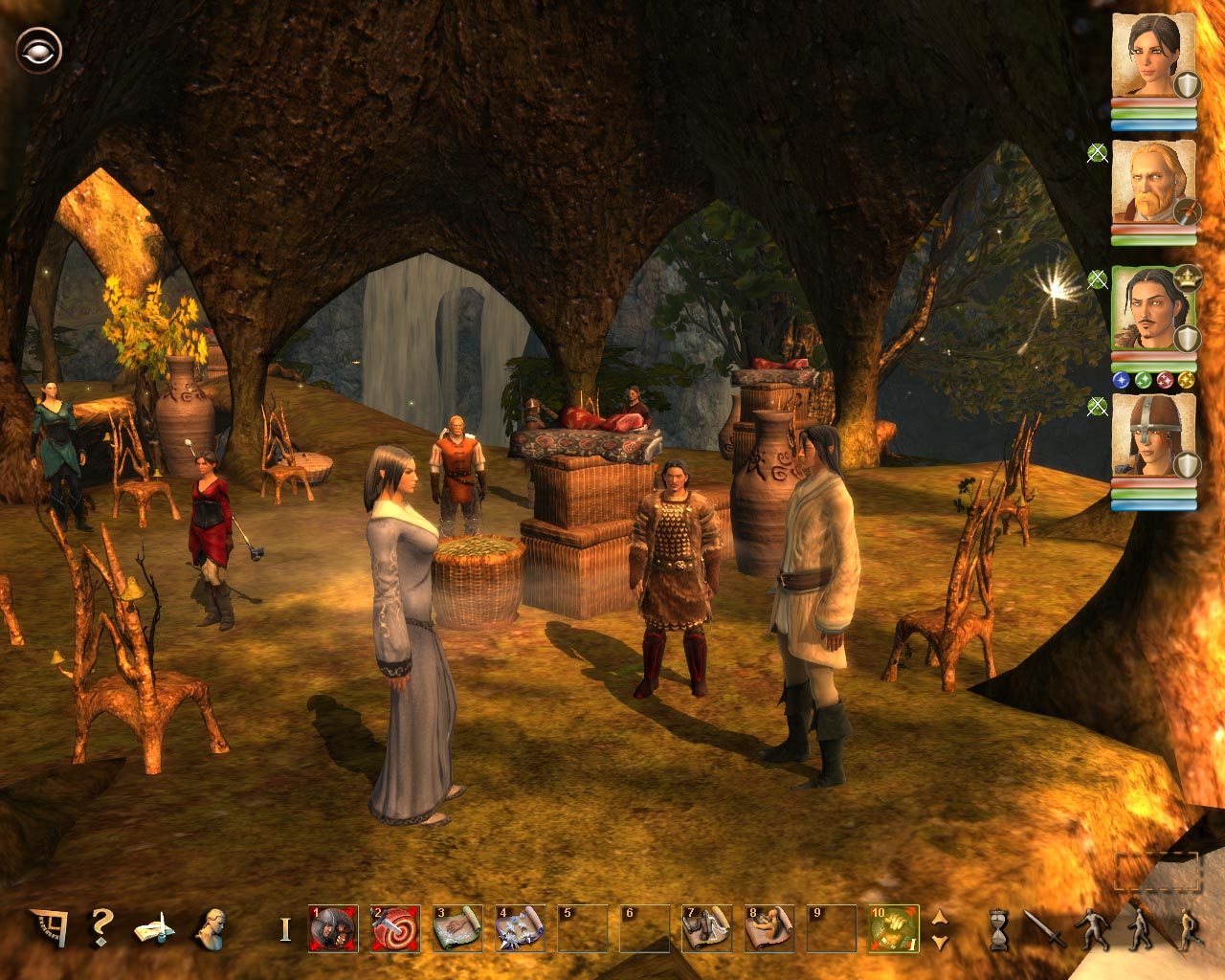
Task: Open help with the question mark icon
Action: tap(100, 927)
